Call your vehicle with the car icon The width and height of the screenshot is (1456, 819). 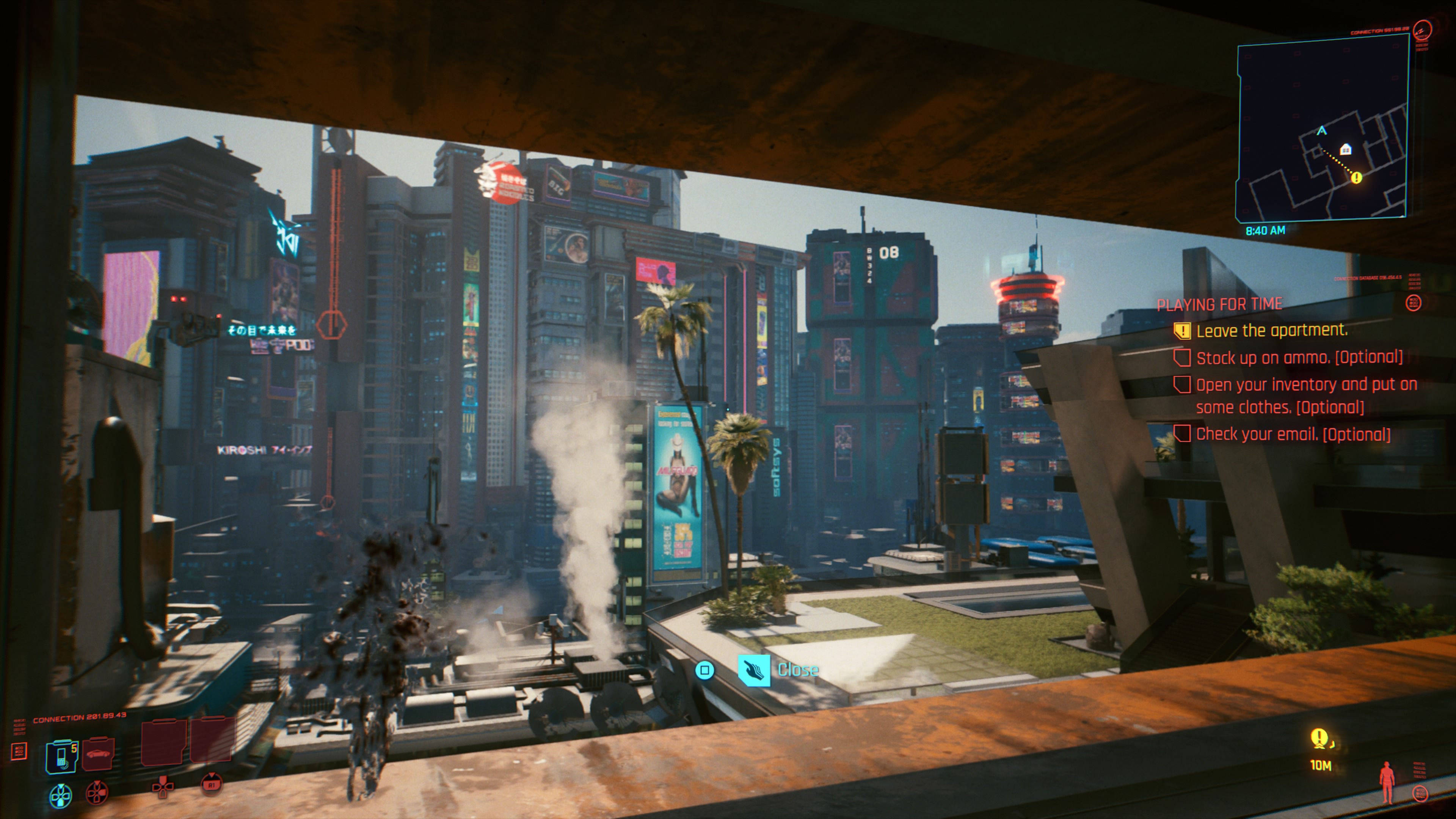point(98,754)
